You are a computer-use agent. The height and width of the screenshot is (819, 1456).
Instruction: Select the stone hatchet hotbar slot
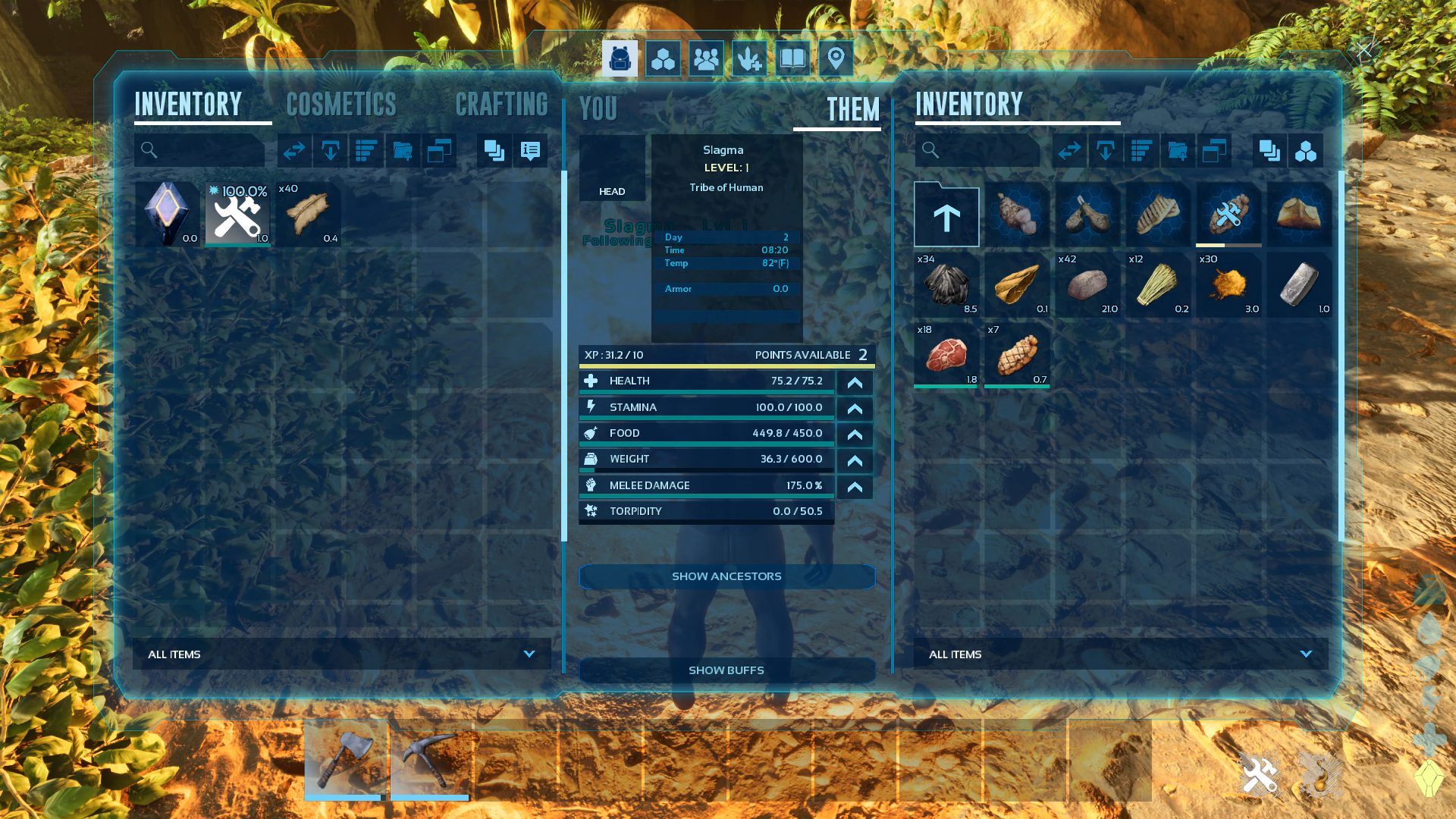coord(345,758)
